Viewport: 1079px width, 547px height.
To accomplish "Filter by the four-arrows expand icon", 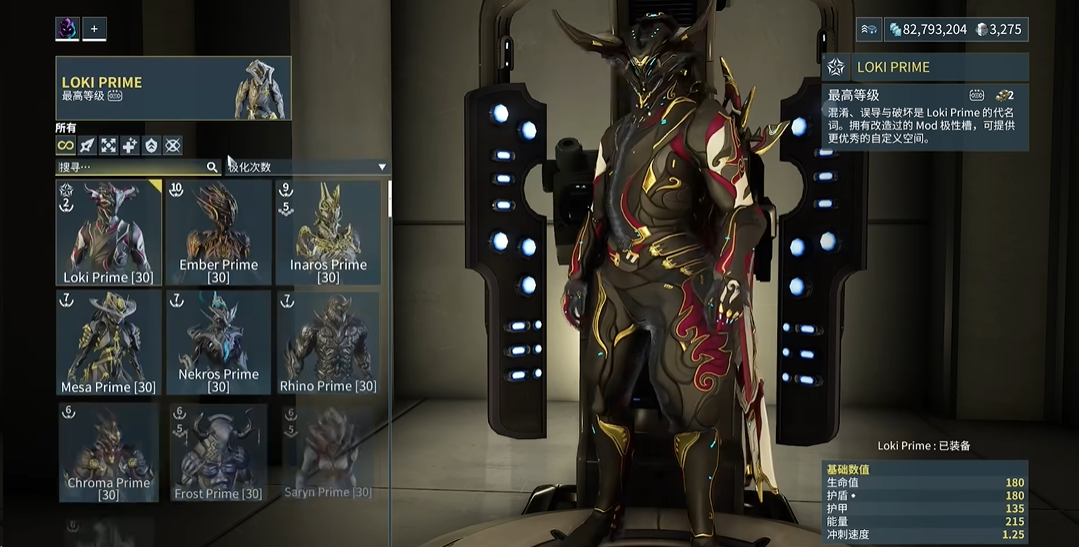I will (109, 146).
